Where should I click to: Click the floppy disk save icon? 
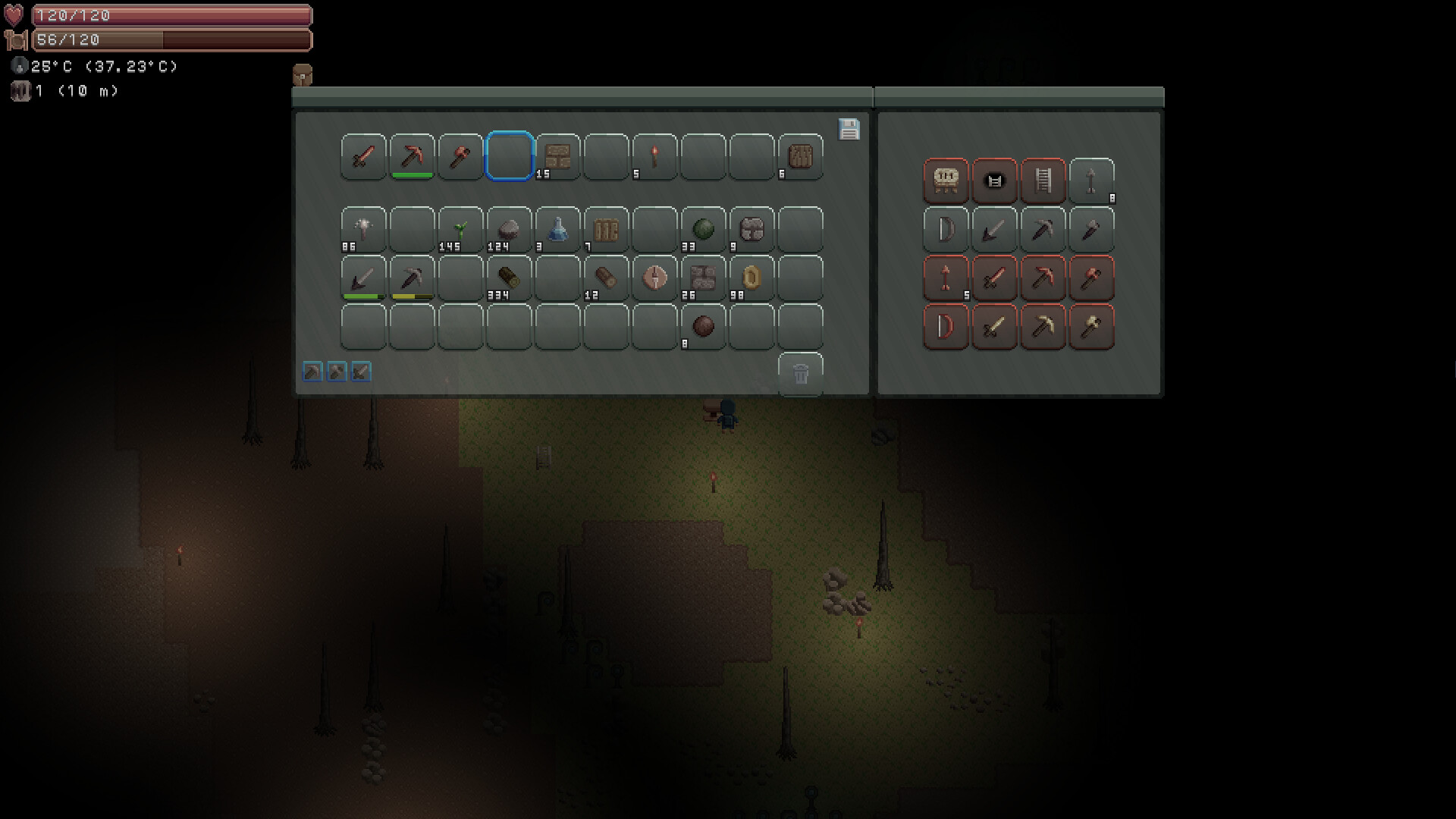tap(849, 130)
